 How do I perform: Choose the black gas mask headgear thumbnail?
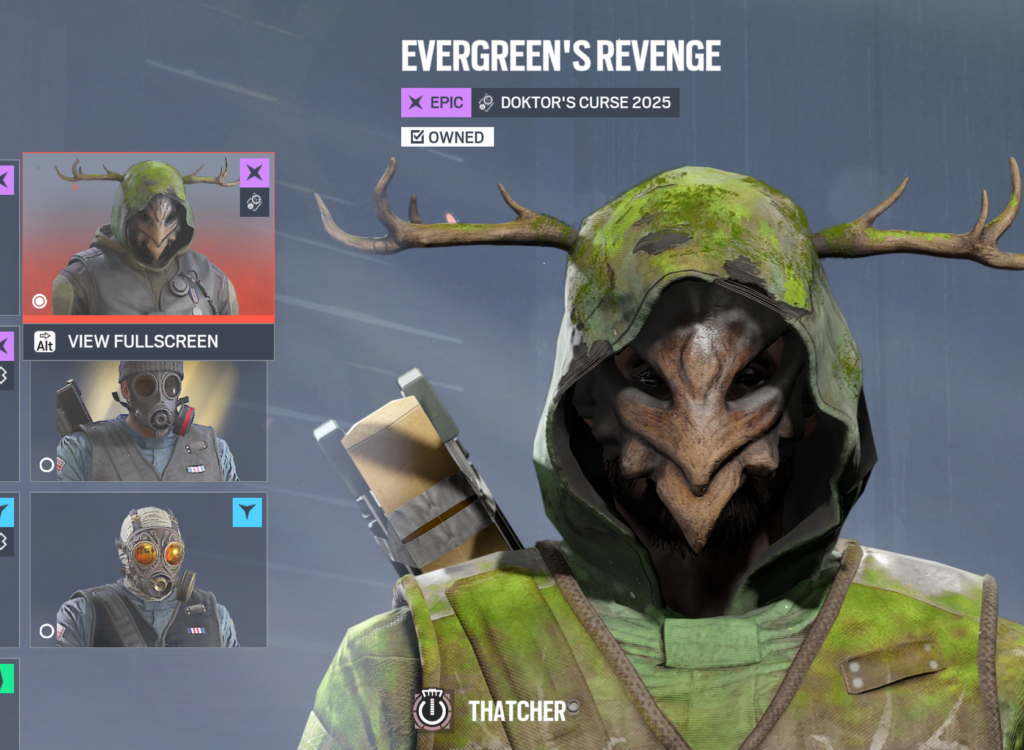[148, 421]
